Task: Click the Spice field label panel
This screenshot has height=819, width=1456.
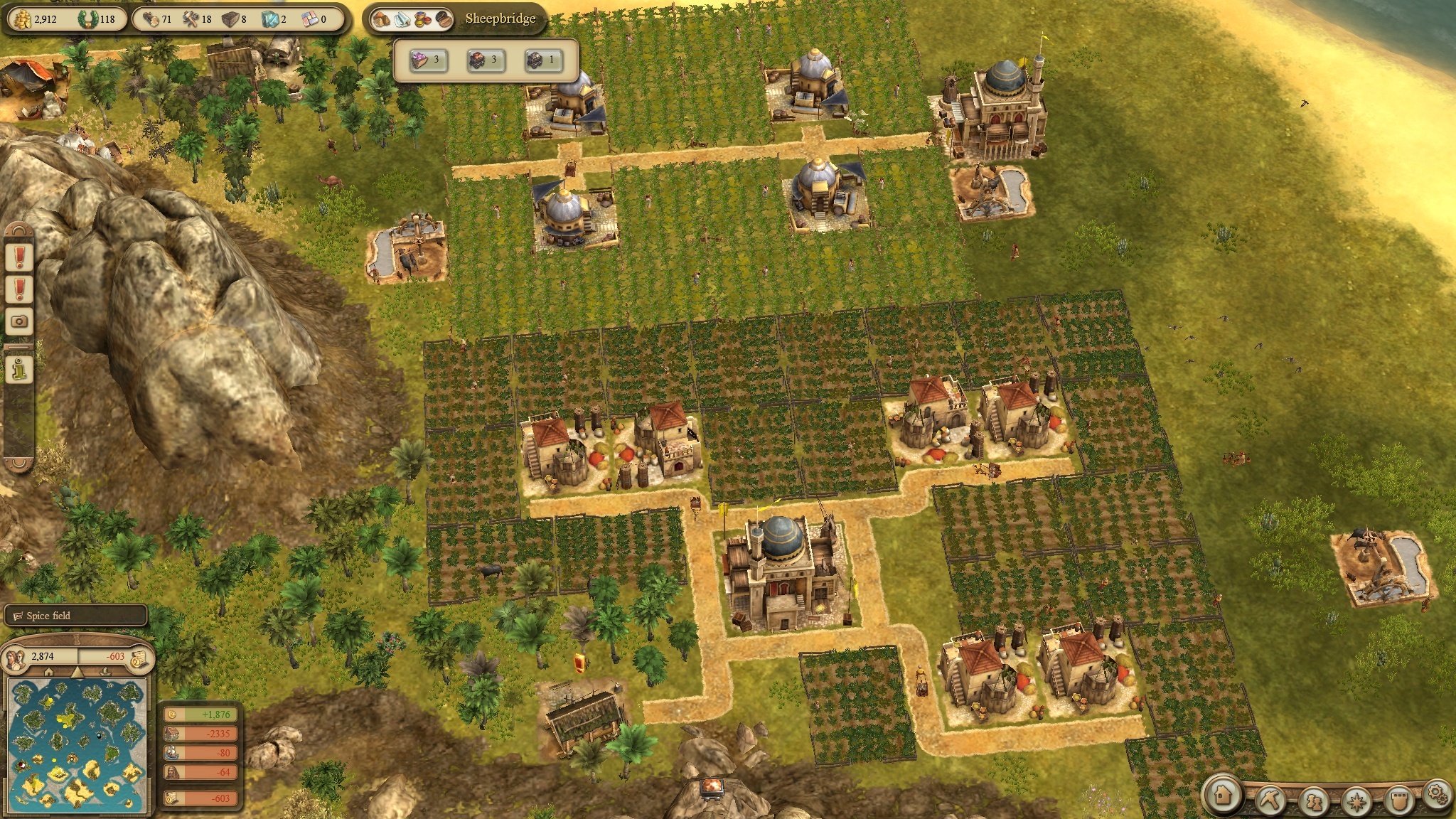Action: coord(75,616)
